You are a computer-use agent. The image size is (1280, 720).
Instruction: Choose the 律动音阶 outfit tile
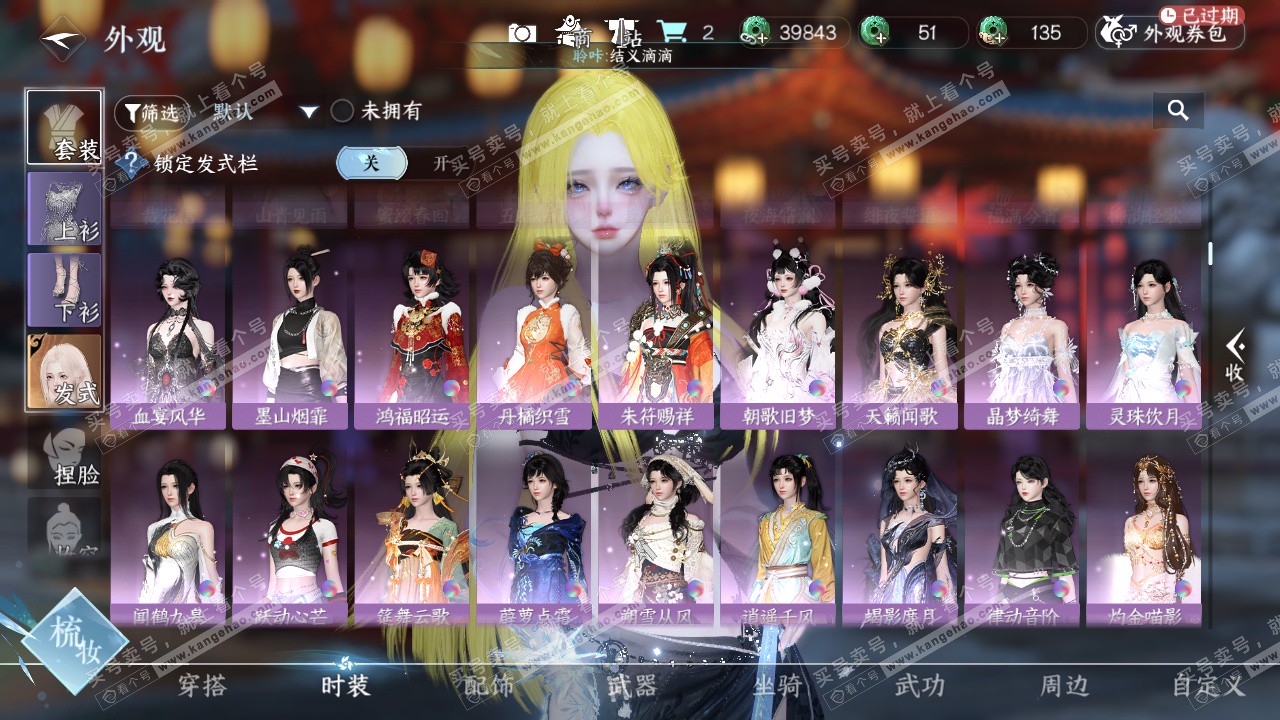coord(1021,535)
